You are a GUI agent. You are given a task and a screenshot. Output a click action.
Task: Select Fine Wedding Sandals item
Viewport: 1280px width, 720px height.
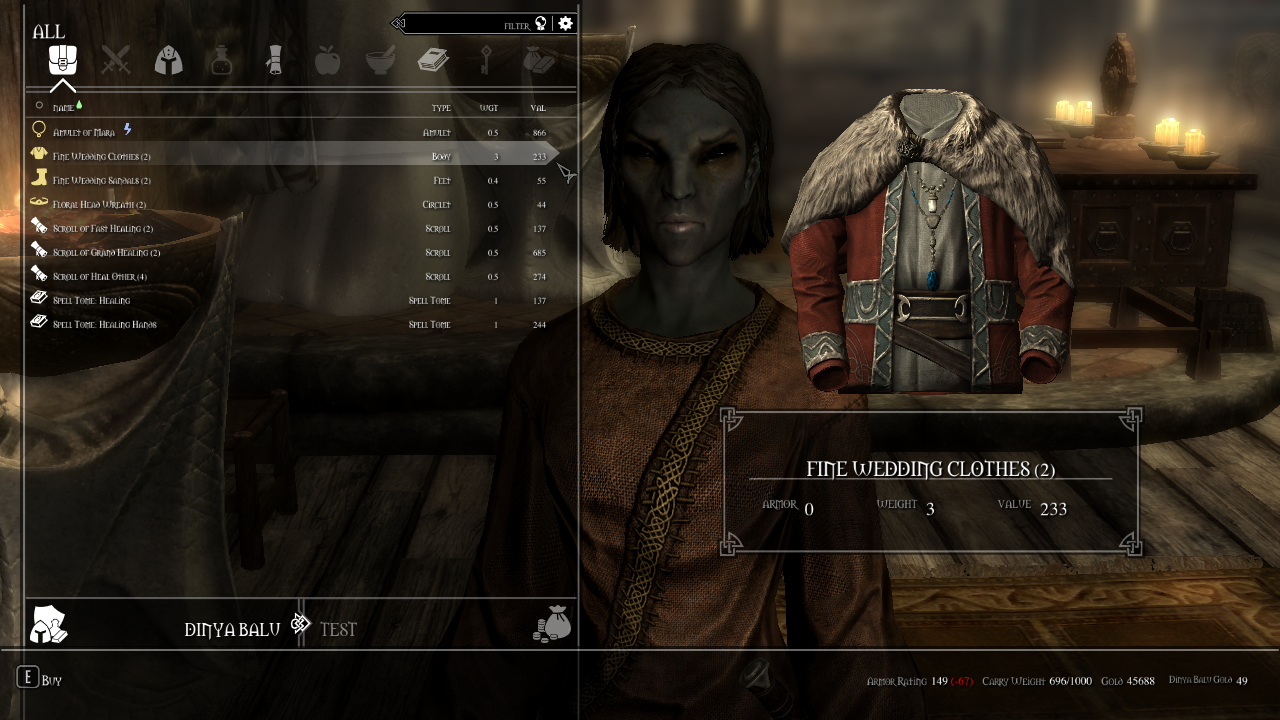102,180
